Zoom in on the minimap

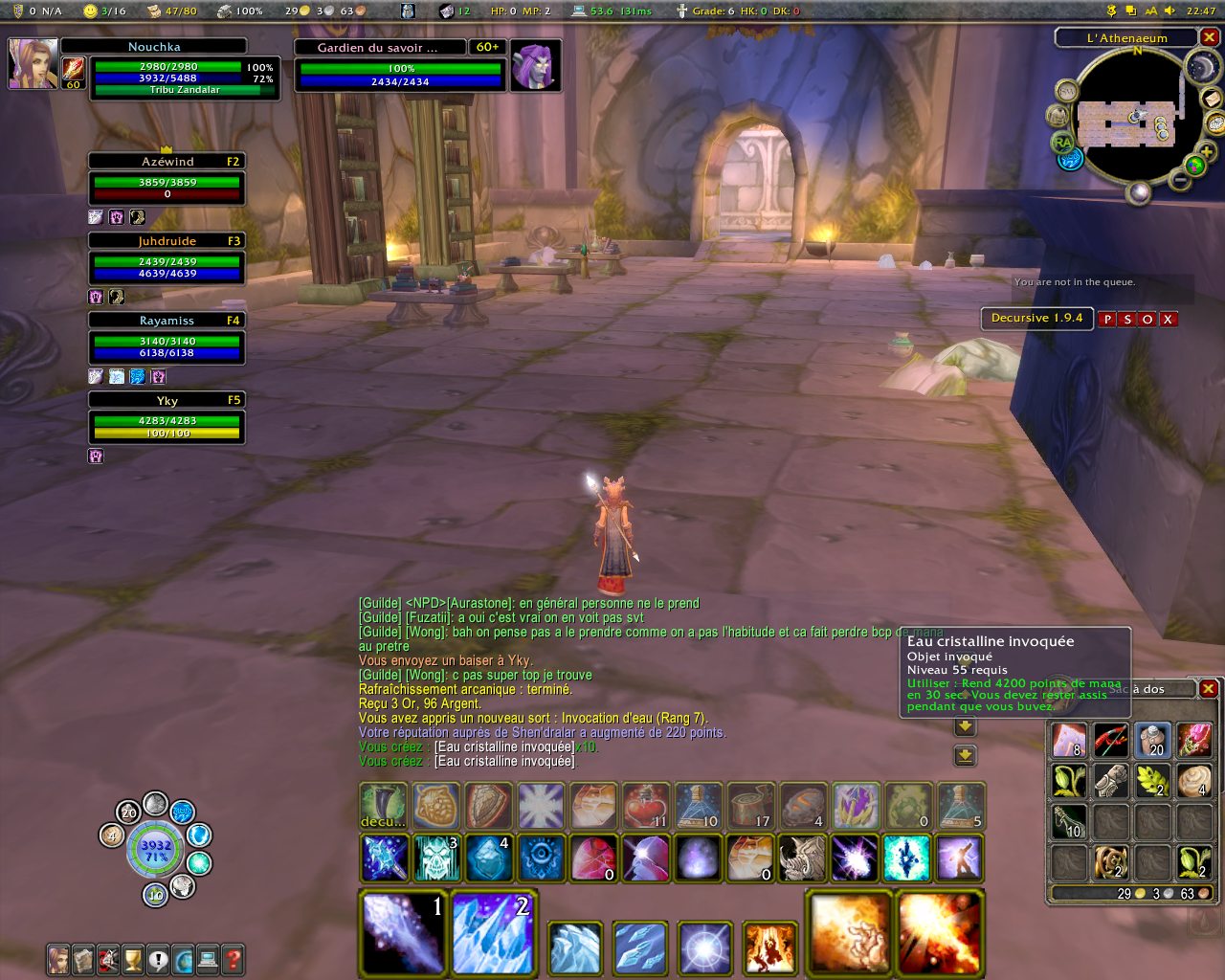point(1207,152)
